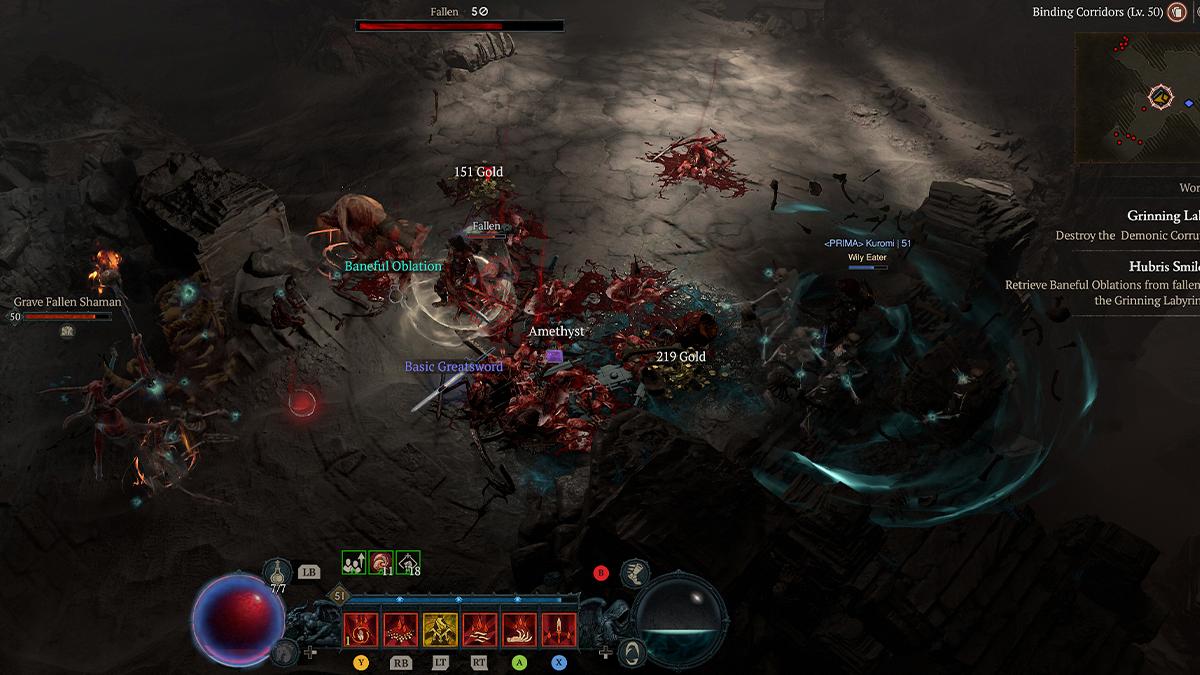
Task: Pick up the Amethyst loot label
Action: pyautogui.click(x=556, y=331)
